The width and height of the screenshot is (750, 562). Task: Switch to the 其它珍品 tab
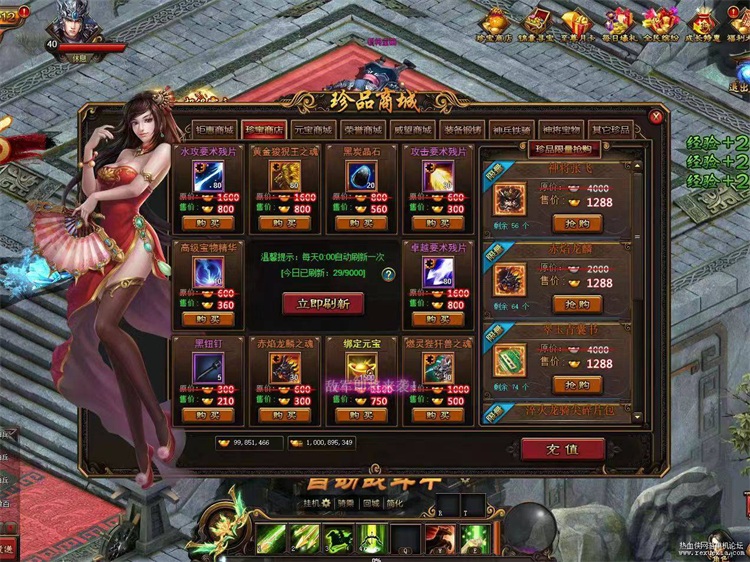[x=611, y=130]
